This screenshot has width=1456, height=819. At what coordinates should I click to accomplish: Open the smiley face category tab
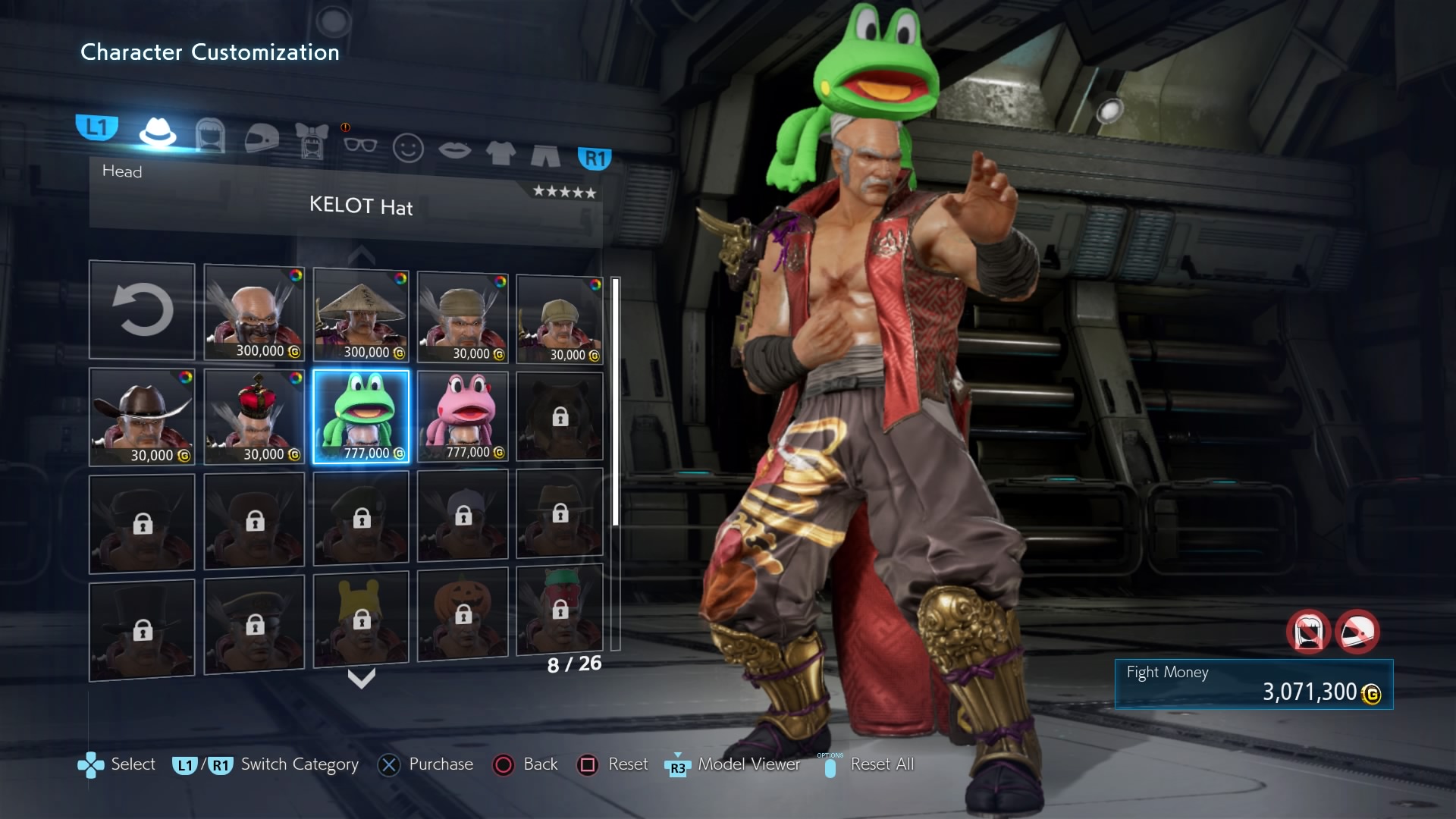point(408,148)
